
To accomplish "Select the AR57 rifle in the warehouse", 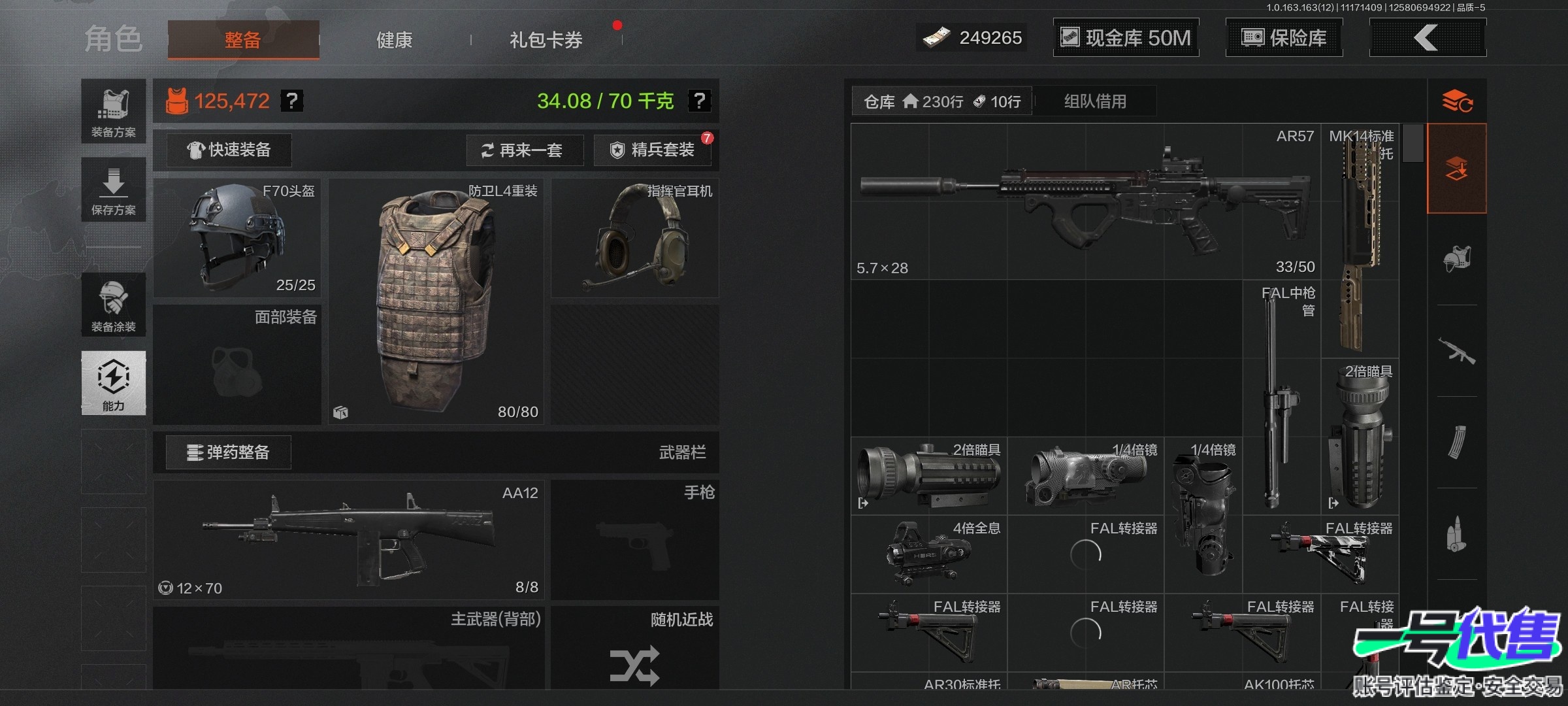I will coord(1085,201).
